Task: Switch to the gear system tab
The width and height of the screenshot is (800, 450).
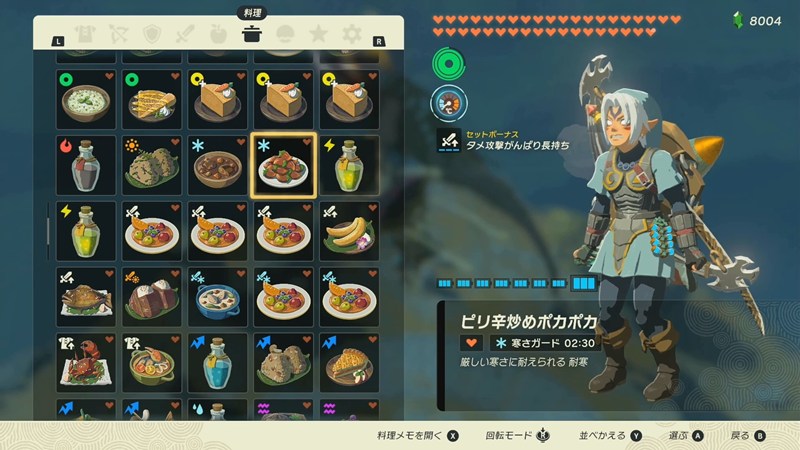Action: coord(352,34)
